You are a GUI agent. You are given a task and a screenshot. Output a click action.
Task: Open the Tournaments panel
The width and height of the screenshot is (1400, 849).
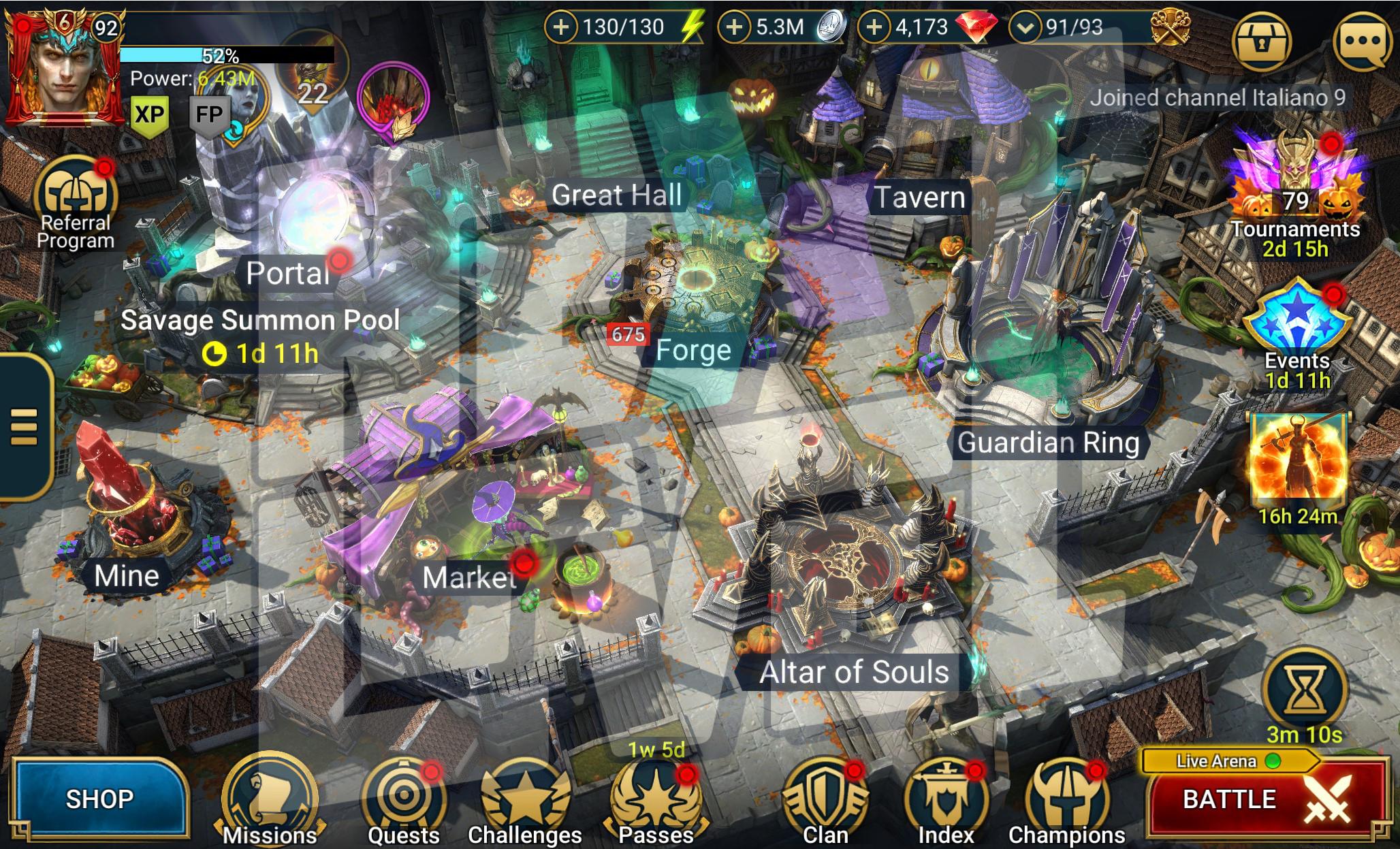[1295, 191]
